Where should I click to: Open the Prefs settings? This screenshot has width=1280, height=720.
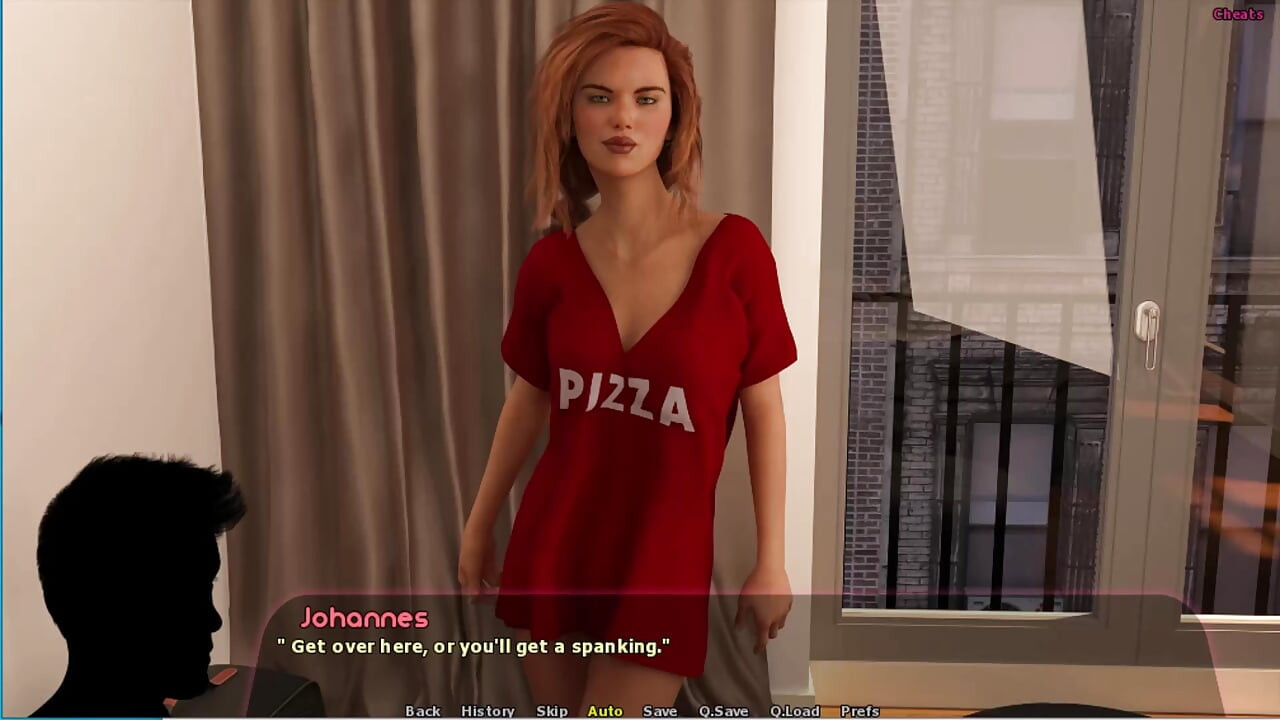(860, 711)
